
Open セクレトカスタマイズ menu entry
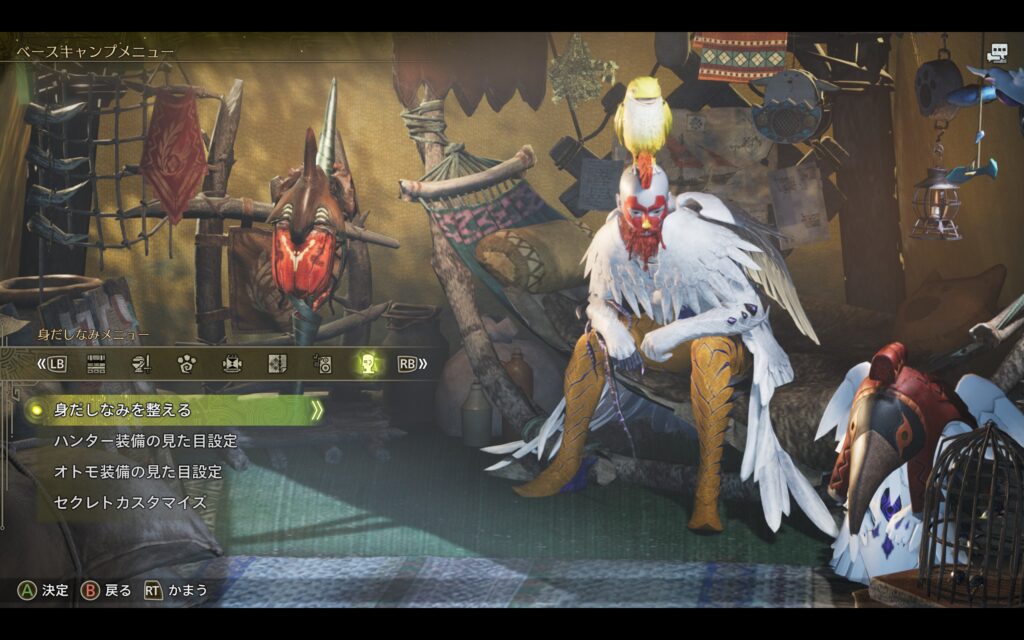click(129, 503)
